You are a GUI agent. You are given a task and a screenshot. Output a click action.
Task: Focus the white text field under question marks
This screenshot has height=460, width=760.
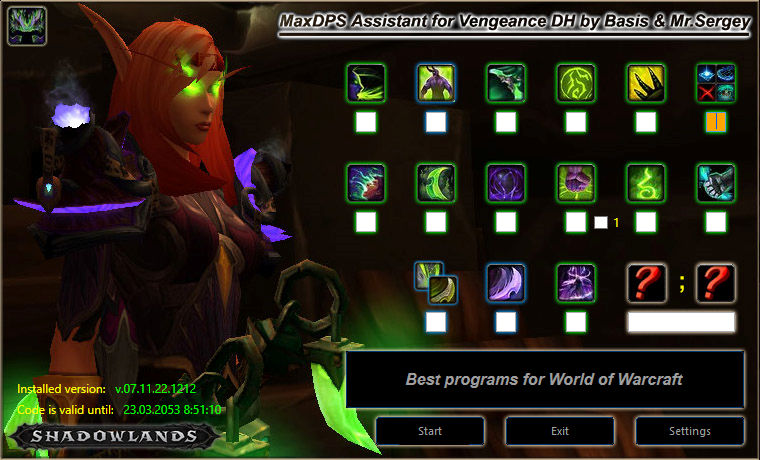pyautogui.click(x=681, y=322)
